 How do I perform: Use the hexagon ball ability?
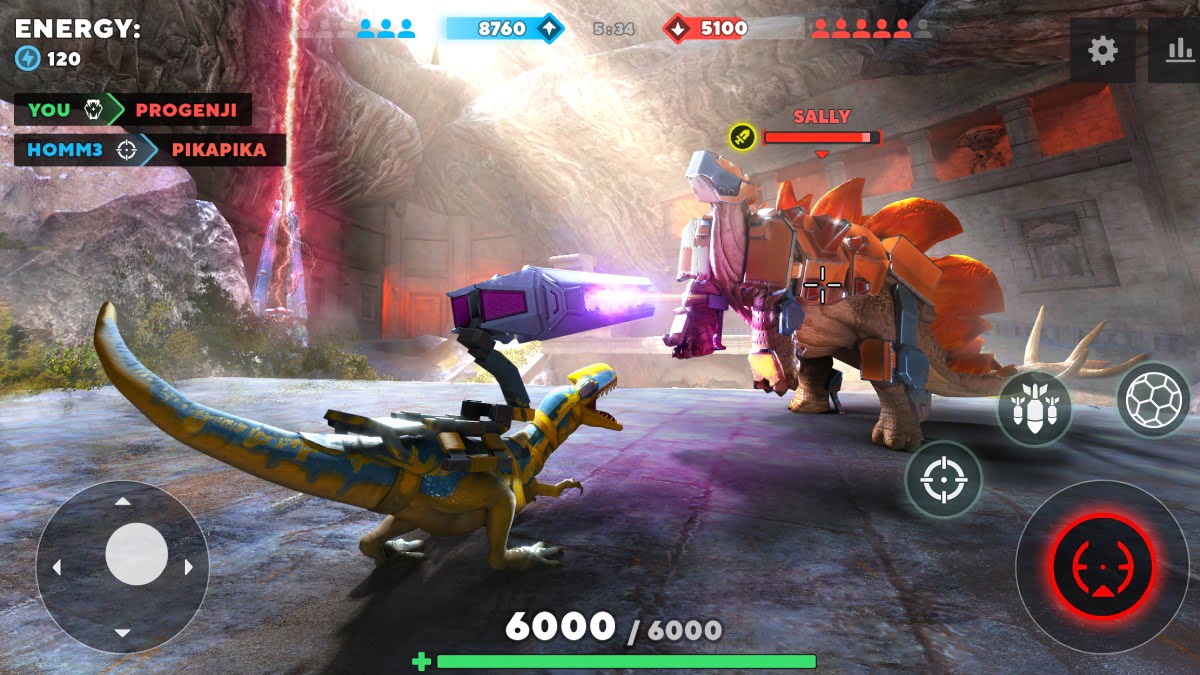1153,400
